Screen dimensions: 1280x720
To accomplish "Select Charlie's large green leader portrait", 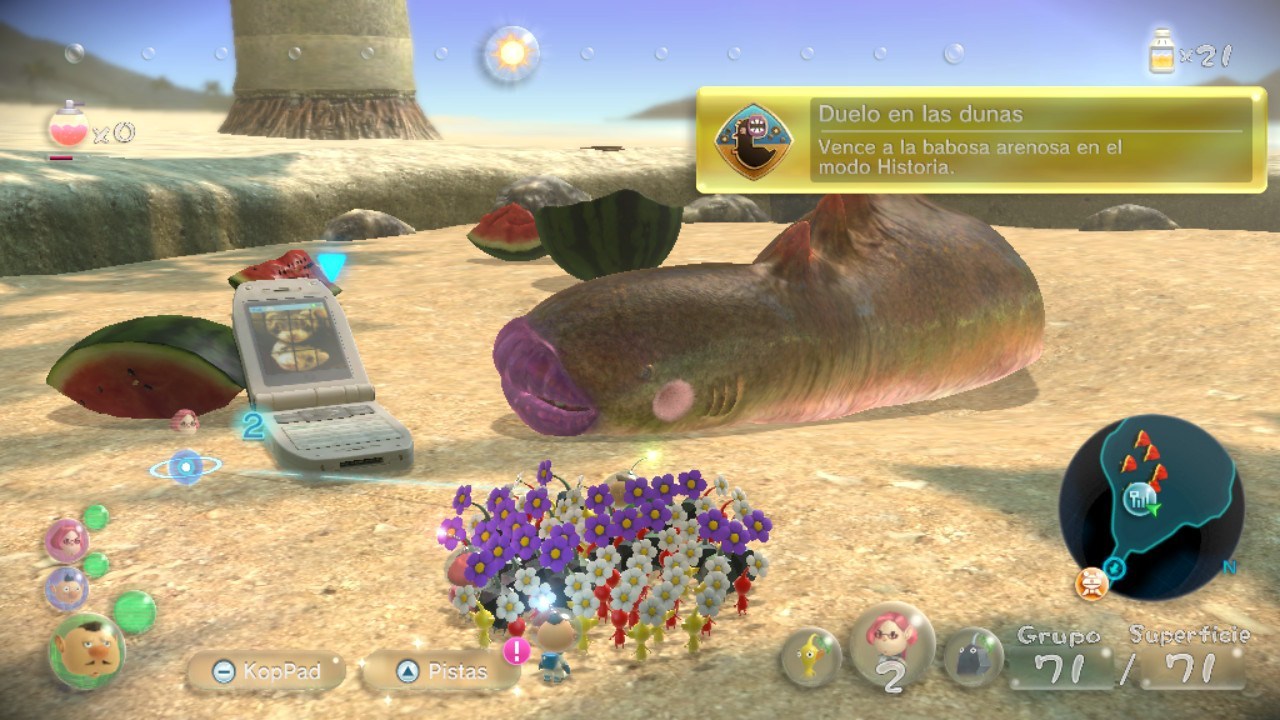I will (87, 650).
